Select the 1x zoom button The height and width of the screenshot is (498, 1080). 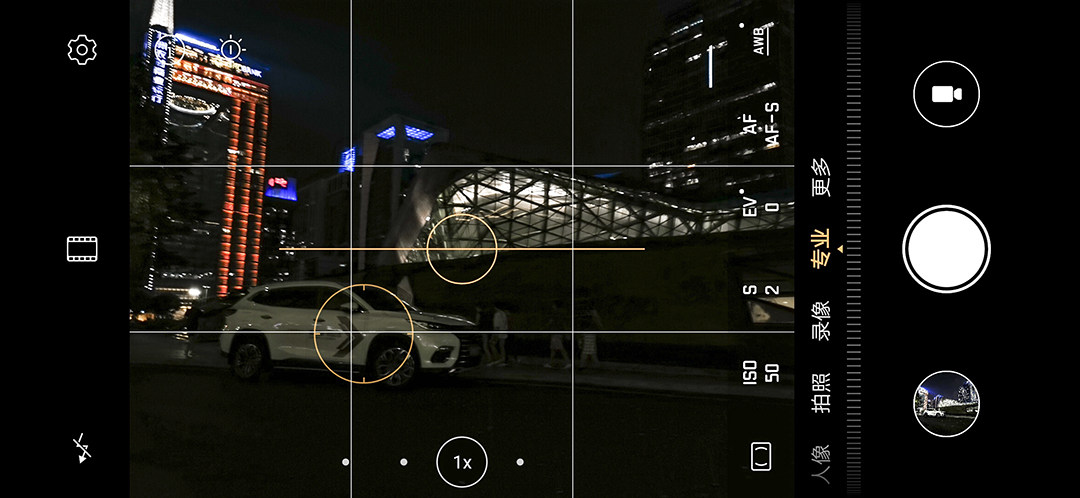pyautogui.click(x=462, y=462)
